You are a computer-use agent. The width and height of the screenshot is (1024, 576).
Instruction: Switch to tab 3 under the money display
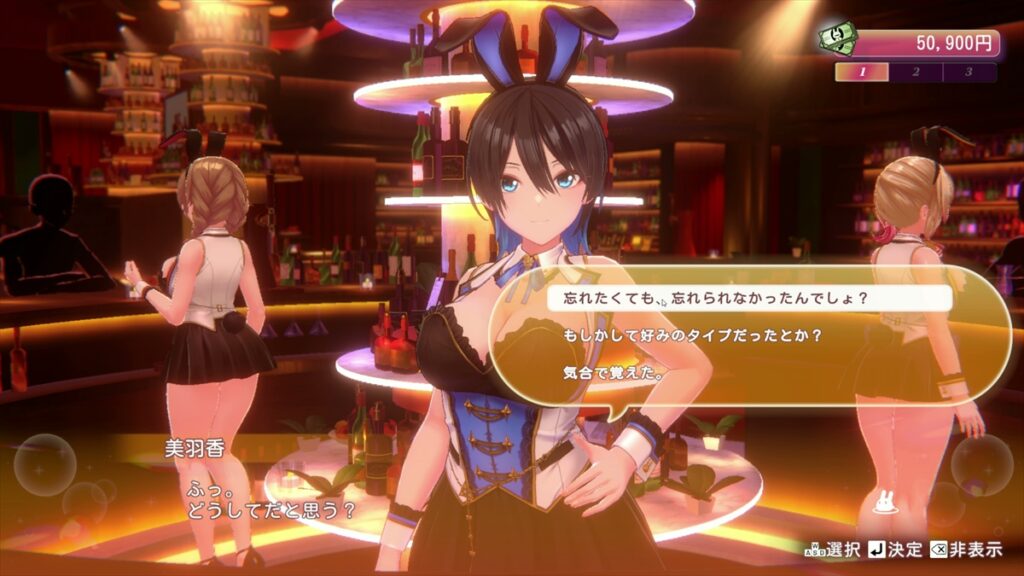(968, 72)
